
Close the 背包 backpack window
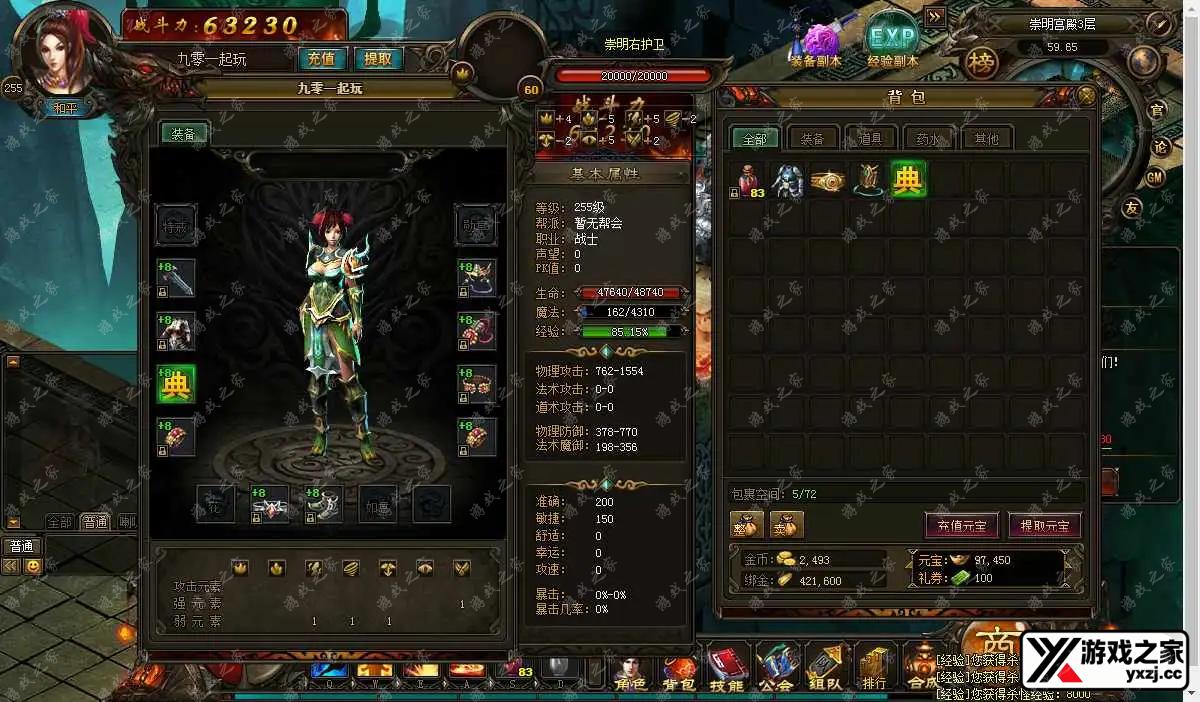[x=1086, y=96]
